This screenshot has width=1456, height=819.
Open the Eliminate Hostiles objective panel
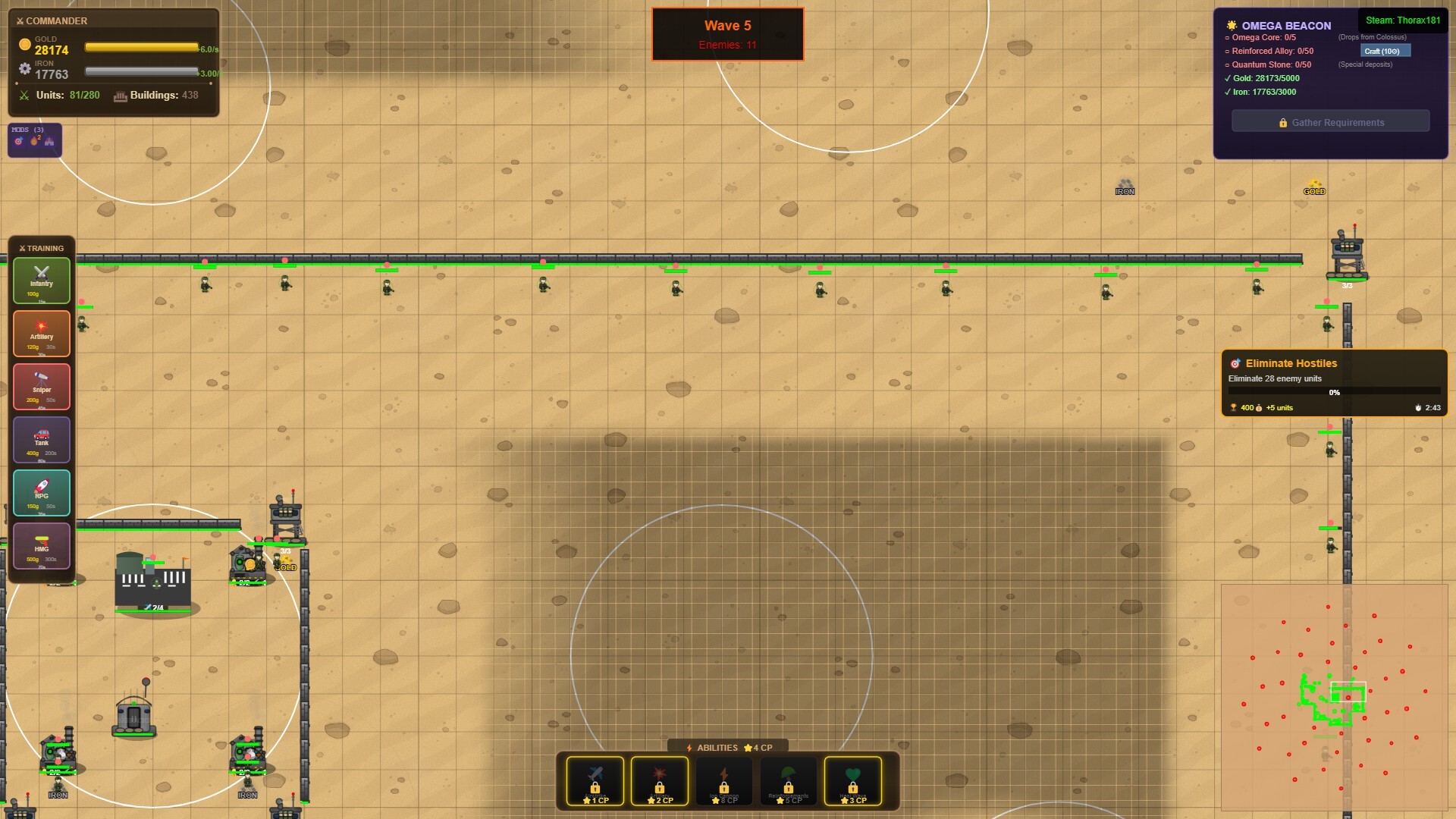(x=1335, y=383)
